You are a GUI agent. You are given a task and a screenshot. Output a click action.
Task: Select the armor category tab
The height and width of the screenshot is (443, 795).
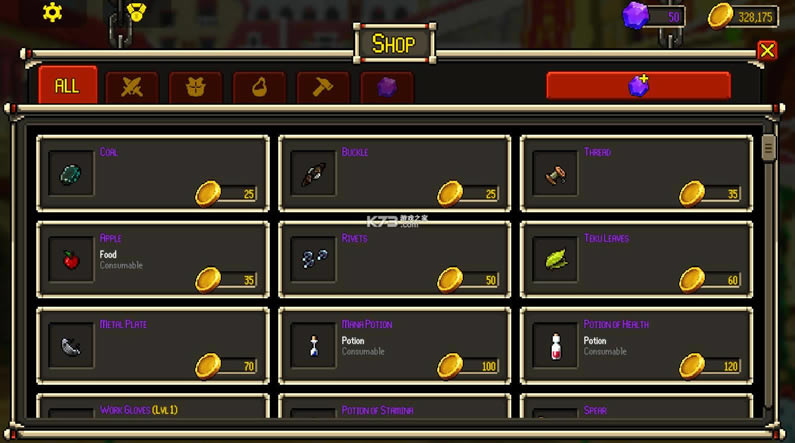pyautogui.click(x=196, y=87)
